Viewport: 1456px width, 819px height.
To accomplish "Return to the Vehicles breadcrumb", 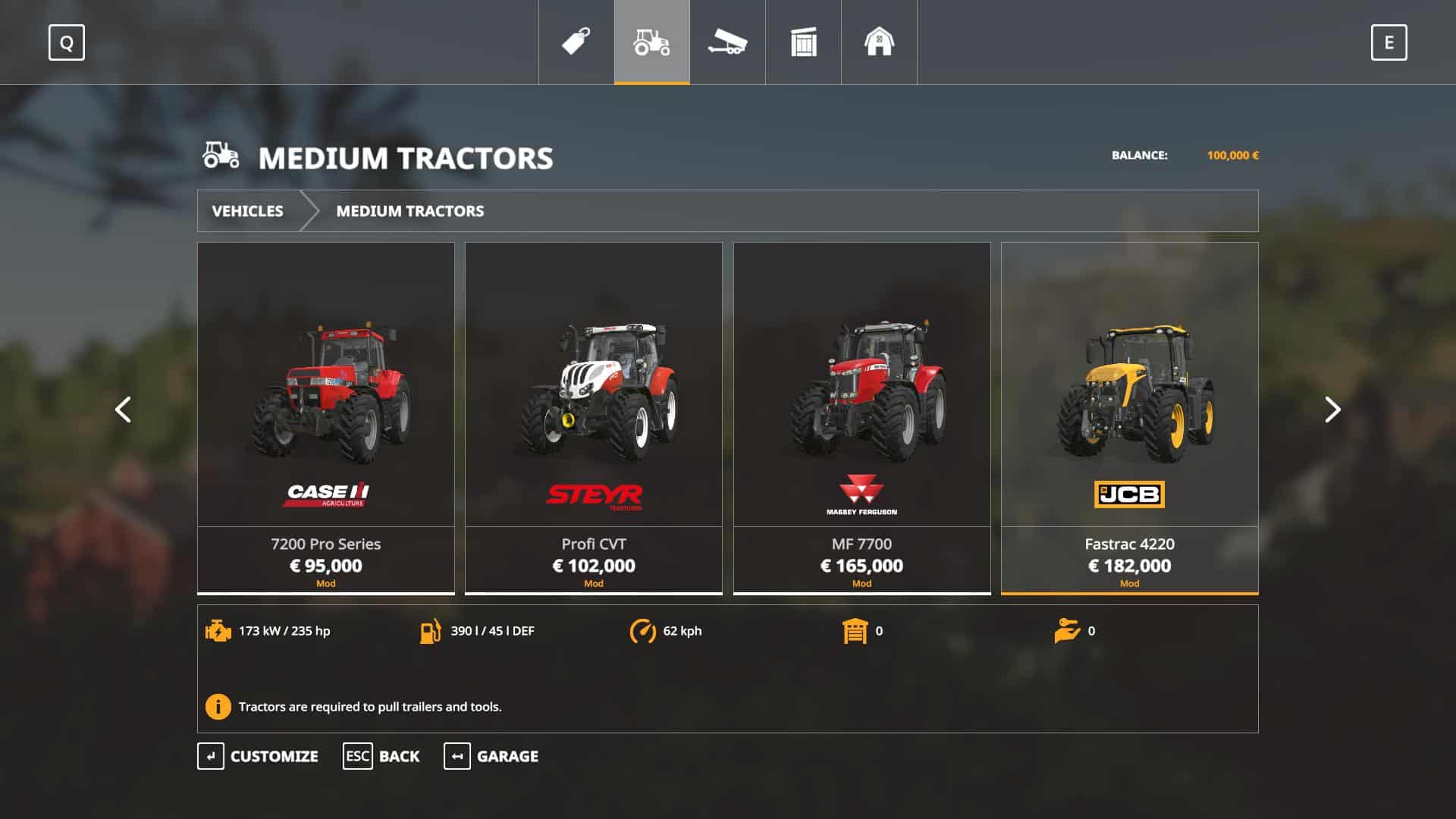I will (x=247, y=211).
